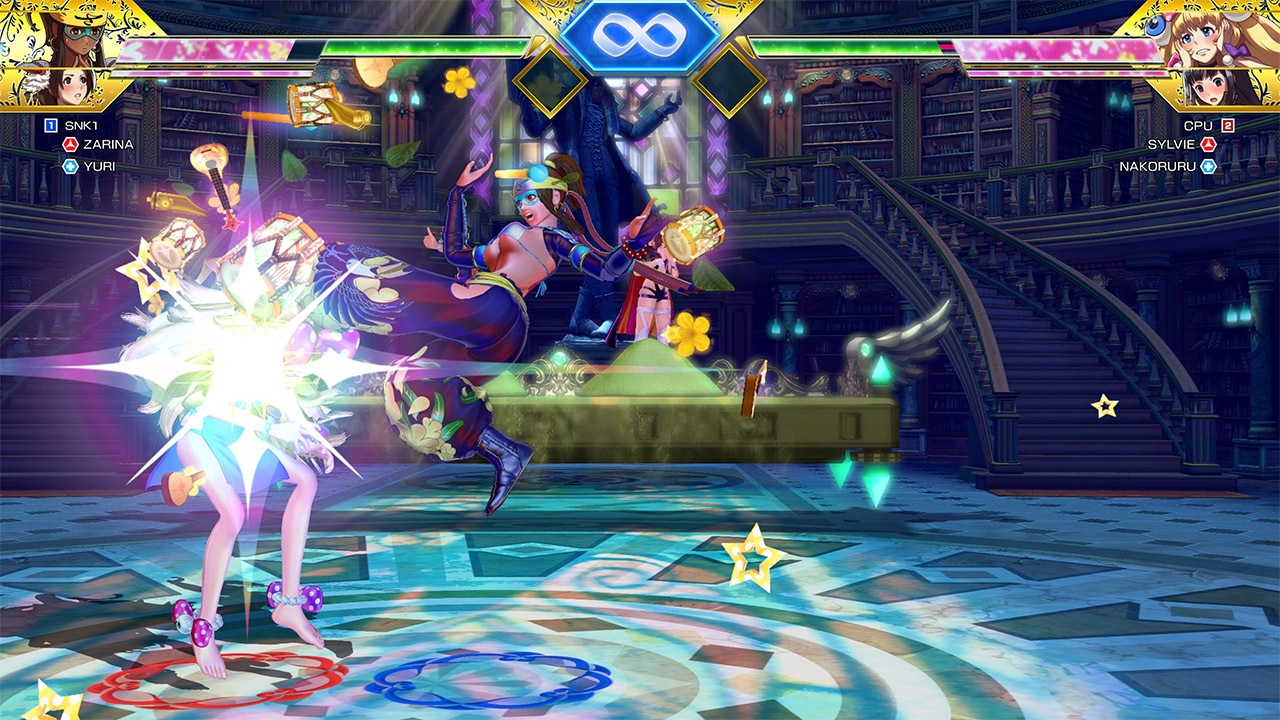Click Yuri's blue hexagon emblem icon
1280x720 pixels.
[x=70, y=166]
